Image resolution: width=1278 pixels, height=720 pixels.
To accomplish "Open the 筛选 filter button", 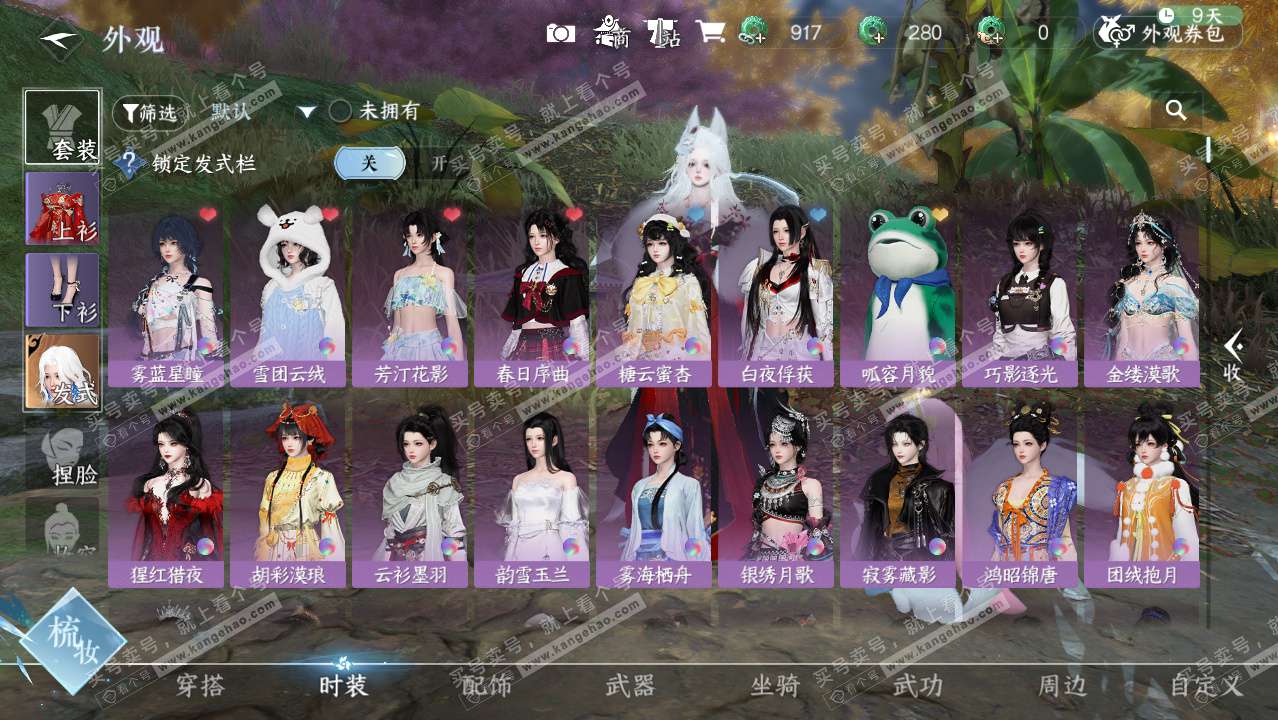I will 149,112.
